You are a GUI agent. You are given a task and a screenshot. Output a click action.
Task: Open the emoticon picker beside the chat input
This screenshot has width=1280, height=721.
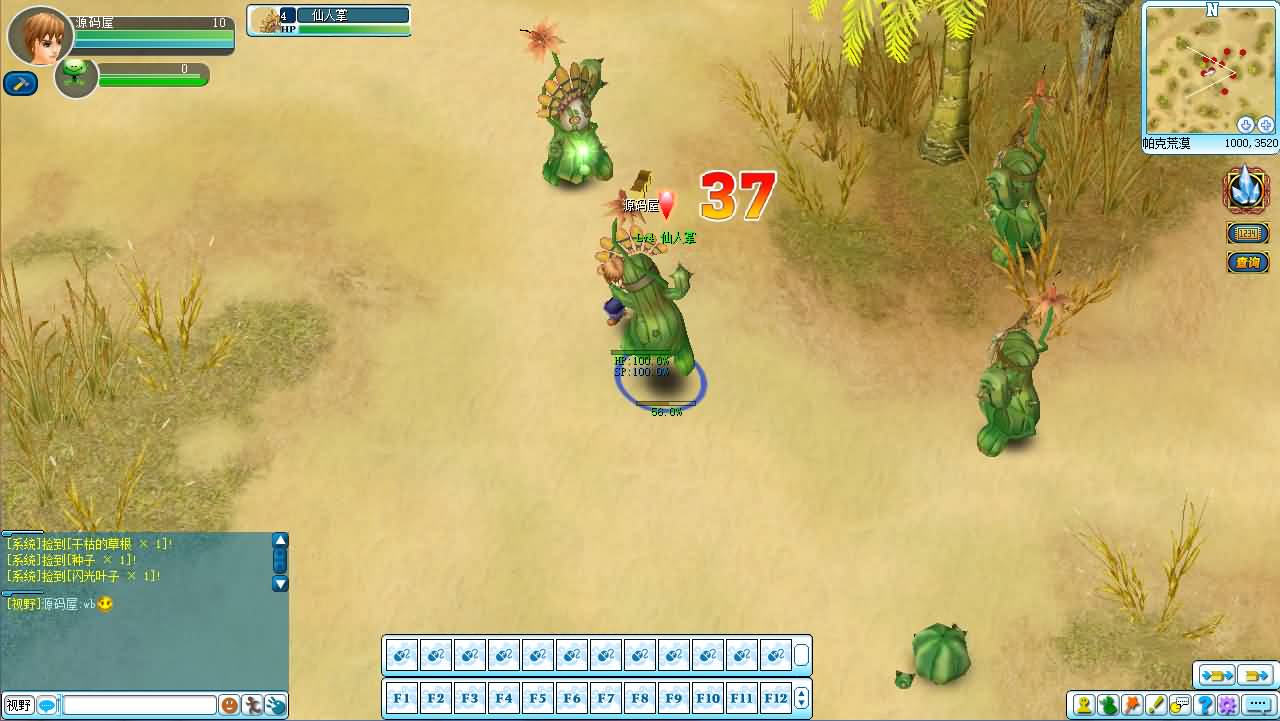[x=229, y=705]
